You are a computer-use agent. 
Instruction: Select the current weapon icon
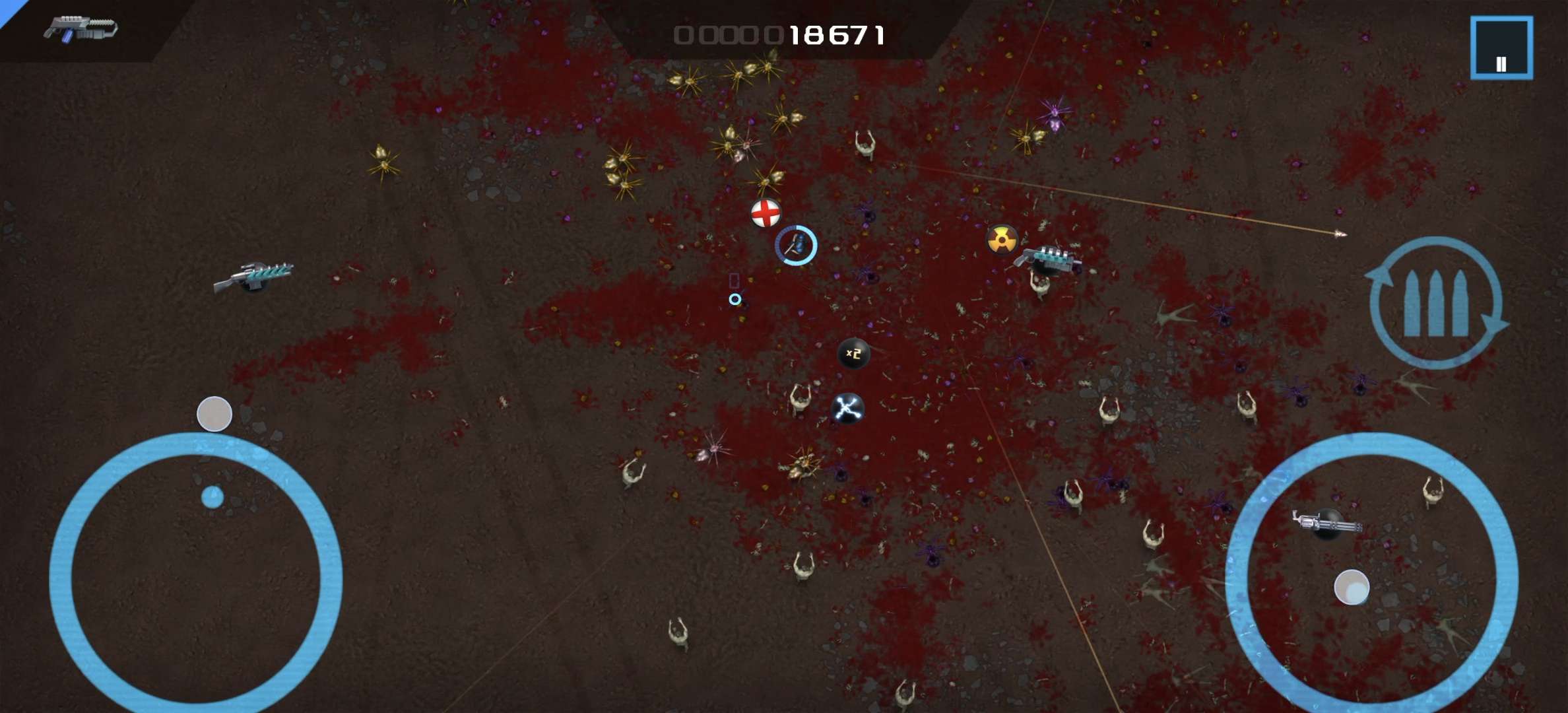click(80, 29)
